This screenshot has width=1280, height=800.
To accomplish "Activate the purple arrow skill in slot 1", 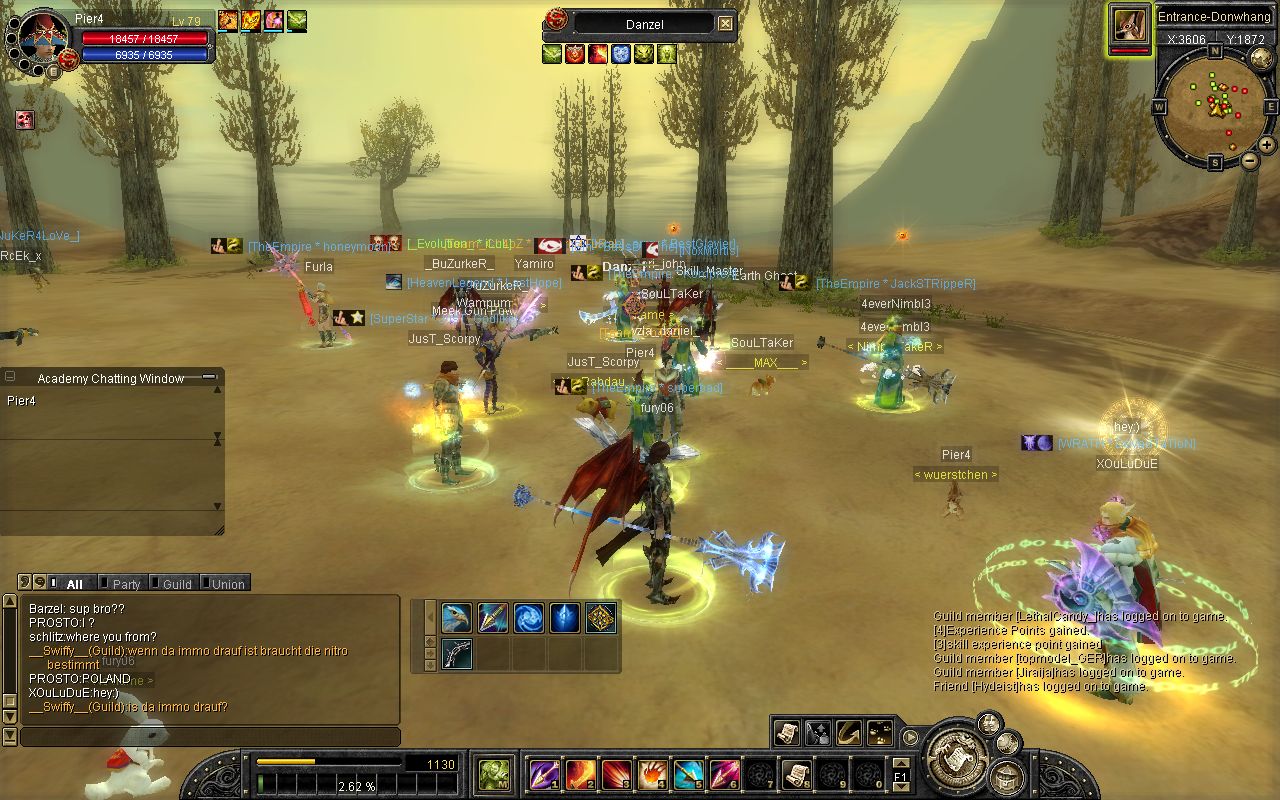I will tap(544, 773).
